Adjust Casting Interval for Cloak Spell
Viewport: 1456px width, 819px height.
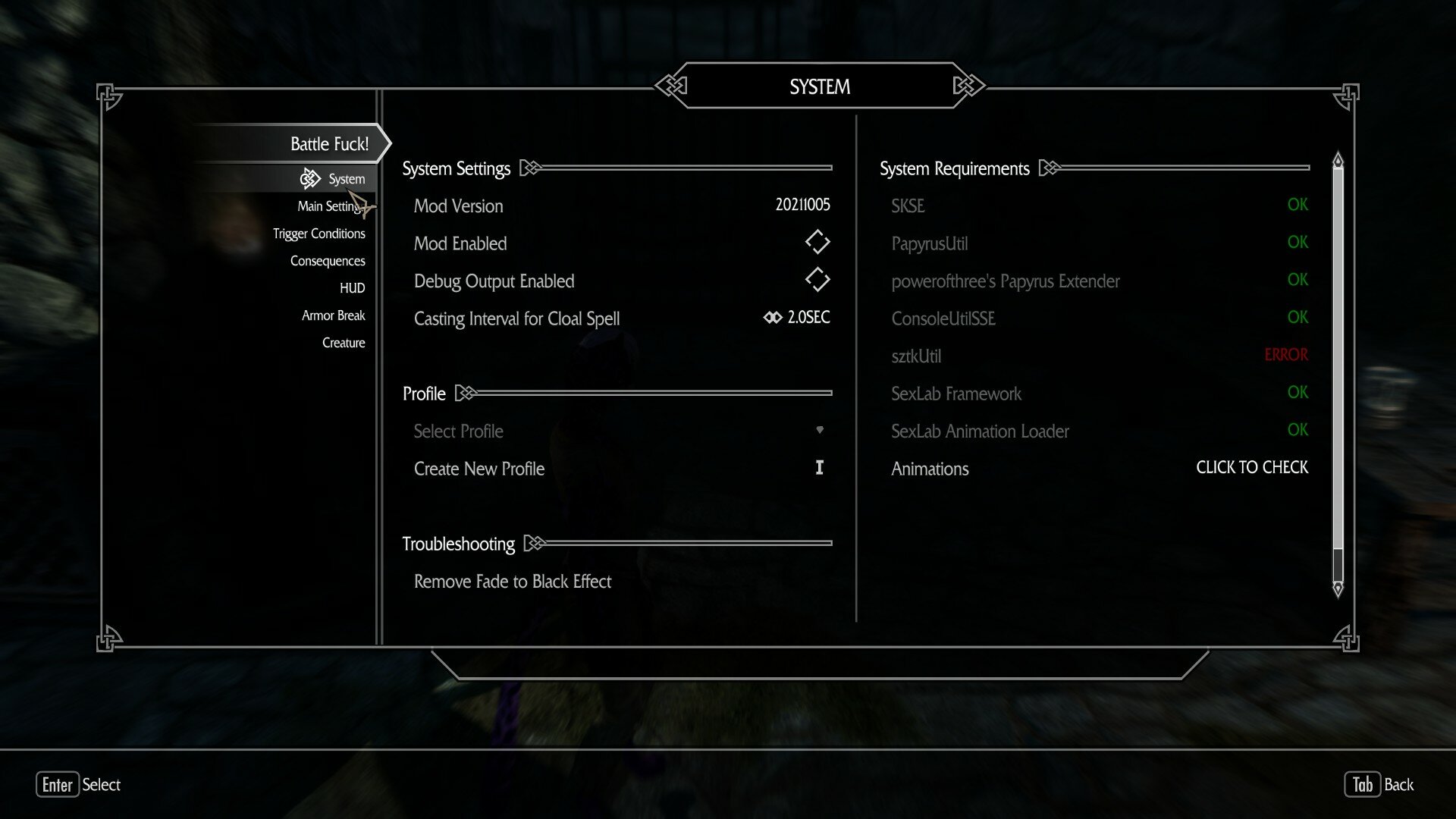796,318
